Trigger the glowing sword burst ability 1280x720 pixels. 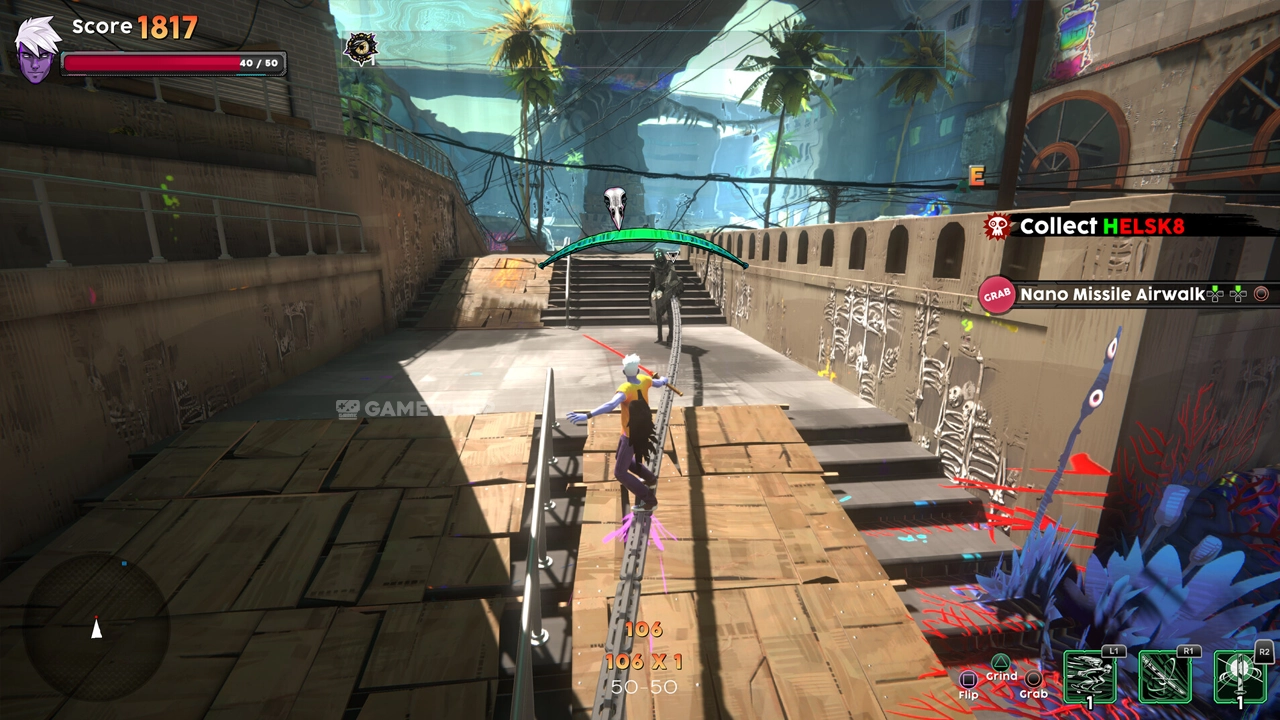[x=1240, y=678]
